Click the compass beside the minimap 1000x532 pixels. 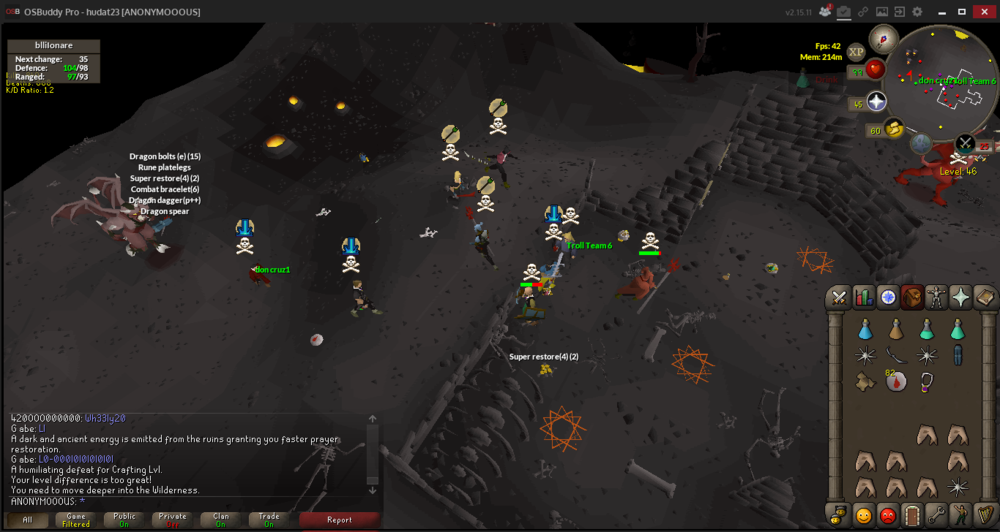pyautogui.click(x=882, y=39)
